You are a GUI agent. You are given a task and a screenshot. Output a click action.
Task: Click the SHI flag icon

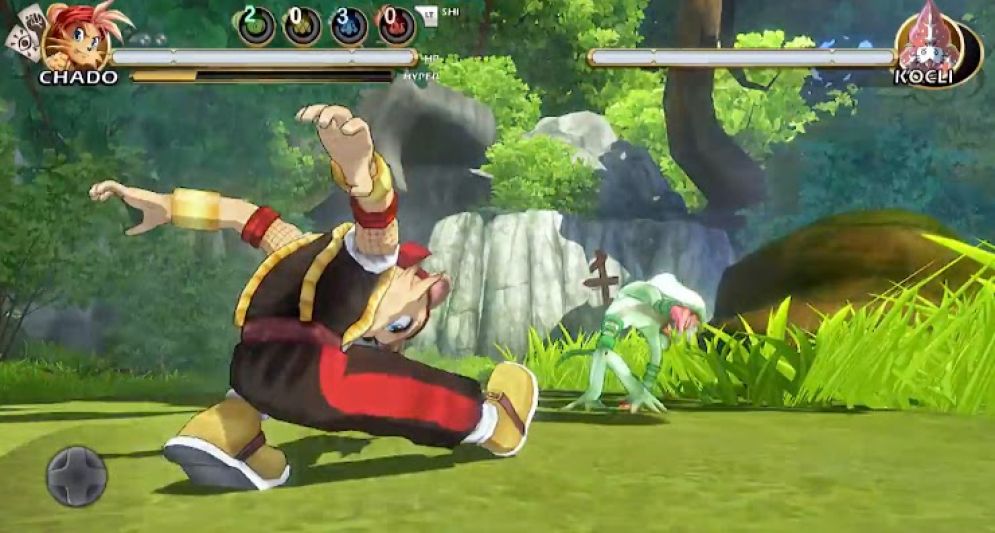click(428, 16)
